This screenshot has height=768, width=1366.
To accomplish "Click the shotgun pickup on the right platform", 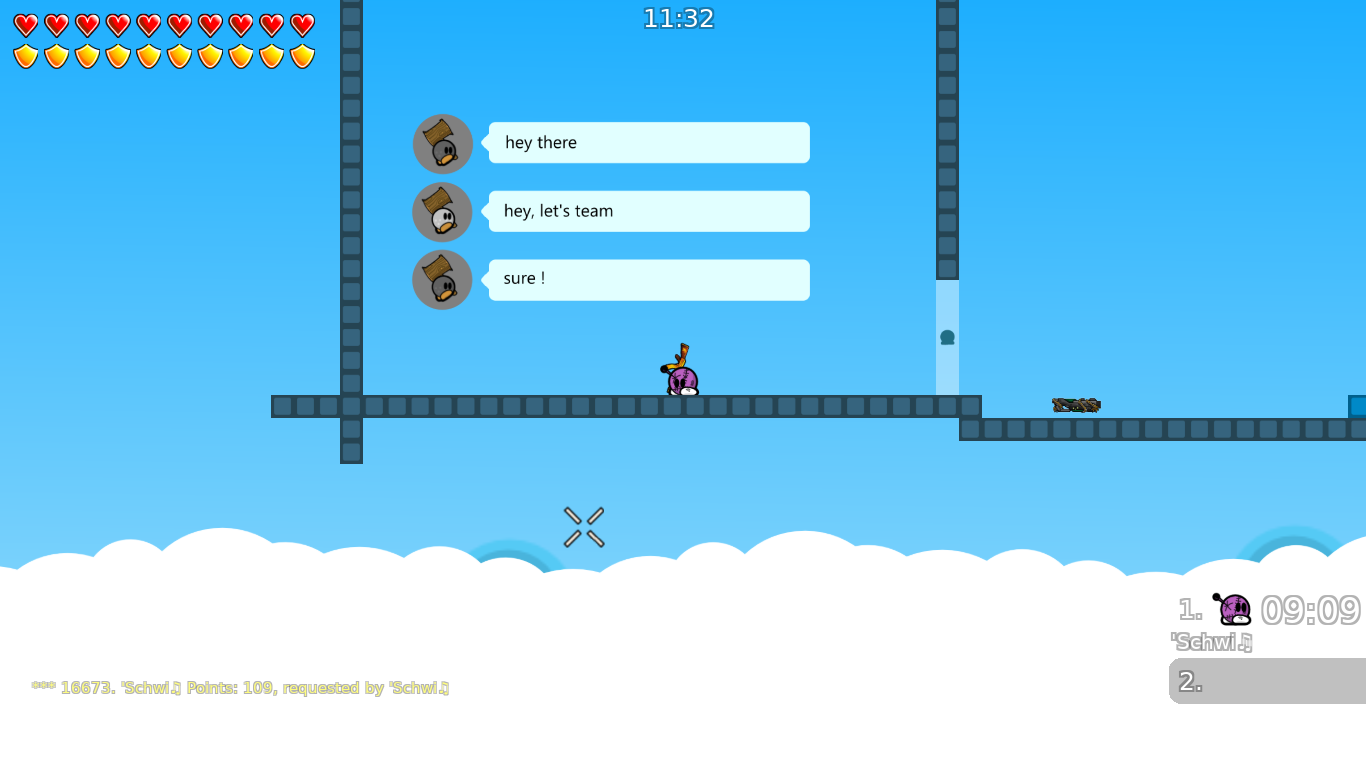I will click(x=1075, y=404).
